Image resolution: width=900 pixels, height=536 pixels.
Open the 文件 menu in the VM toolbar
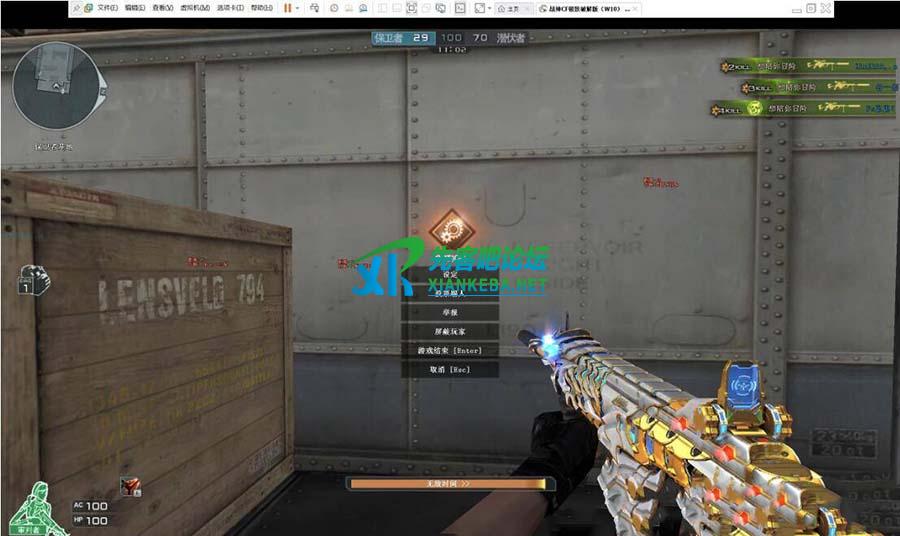point(108,8)
